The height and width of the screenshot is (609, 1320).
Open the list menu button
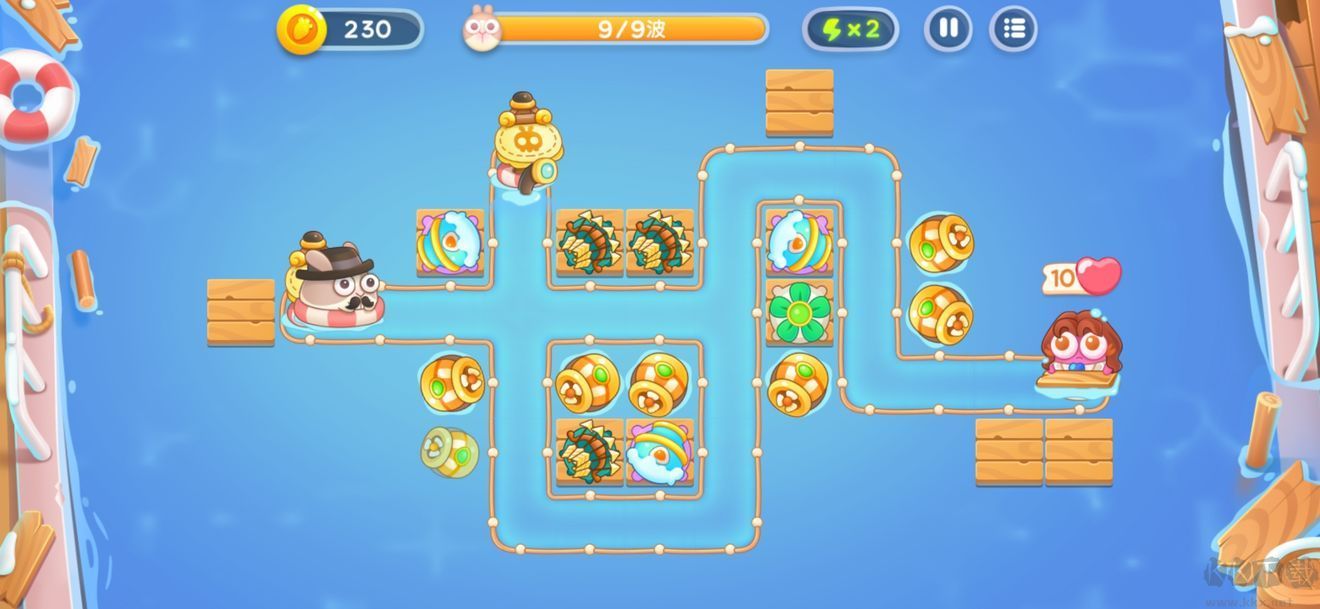click(1013, 29)
